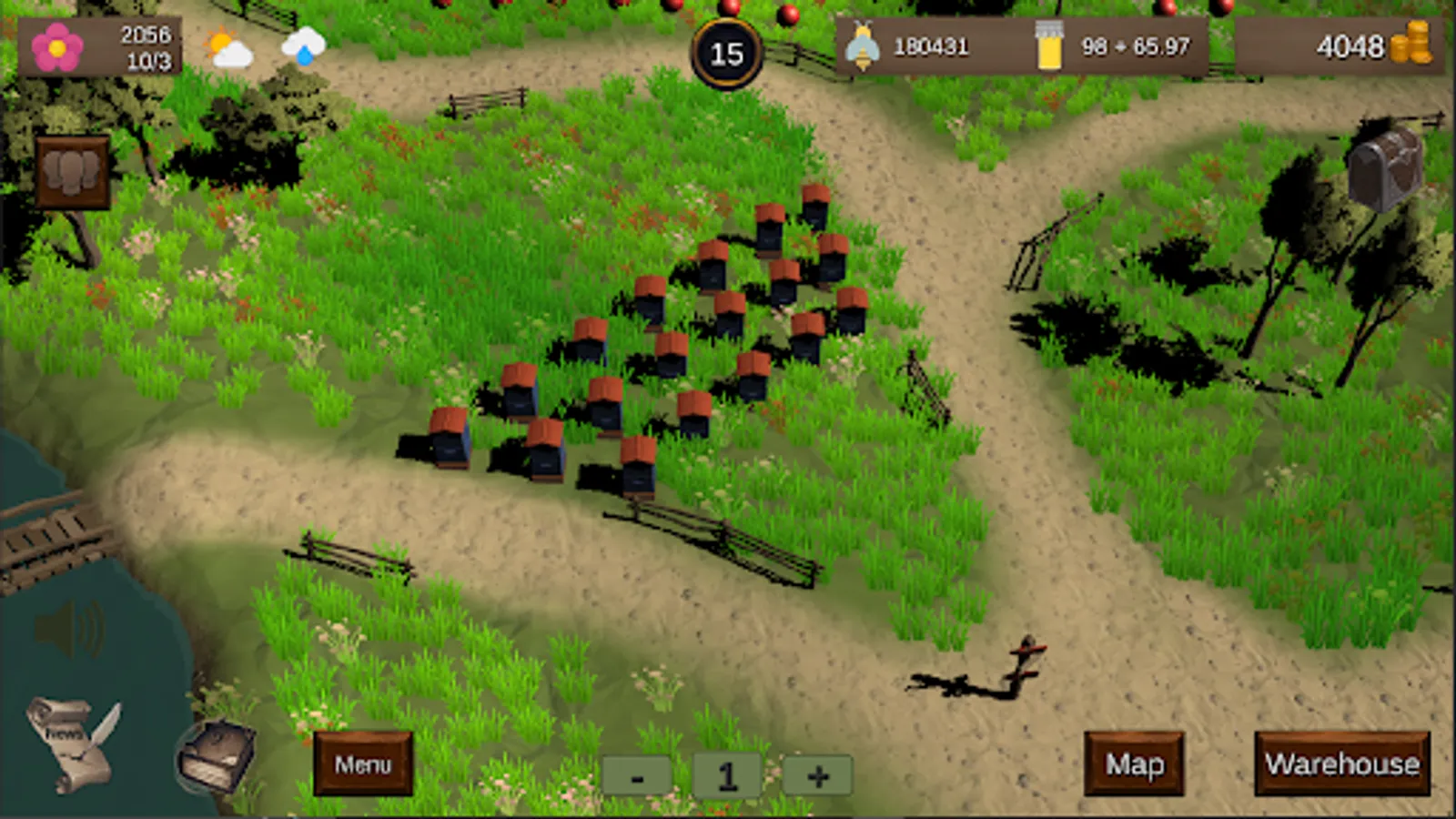Click the sunny weather forecast icon

pos(228,47)
